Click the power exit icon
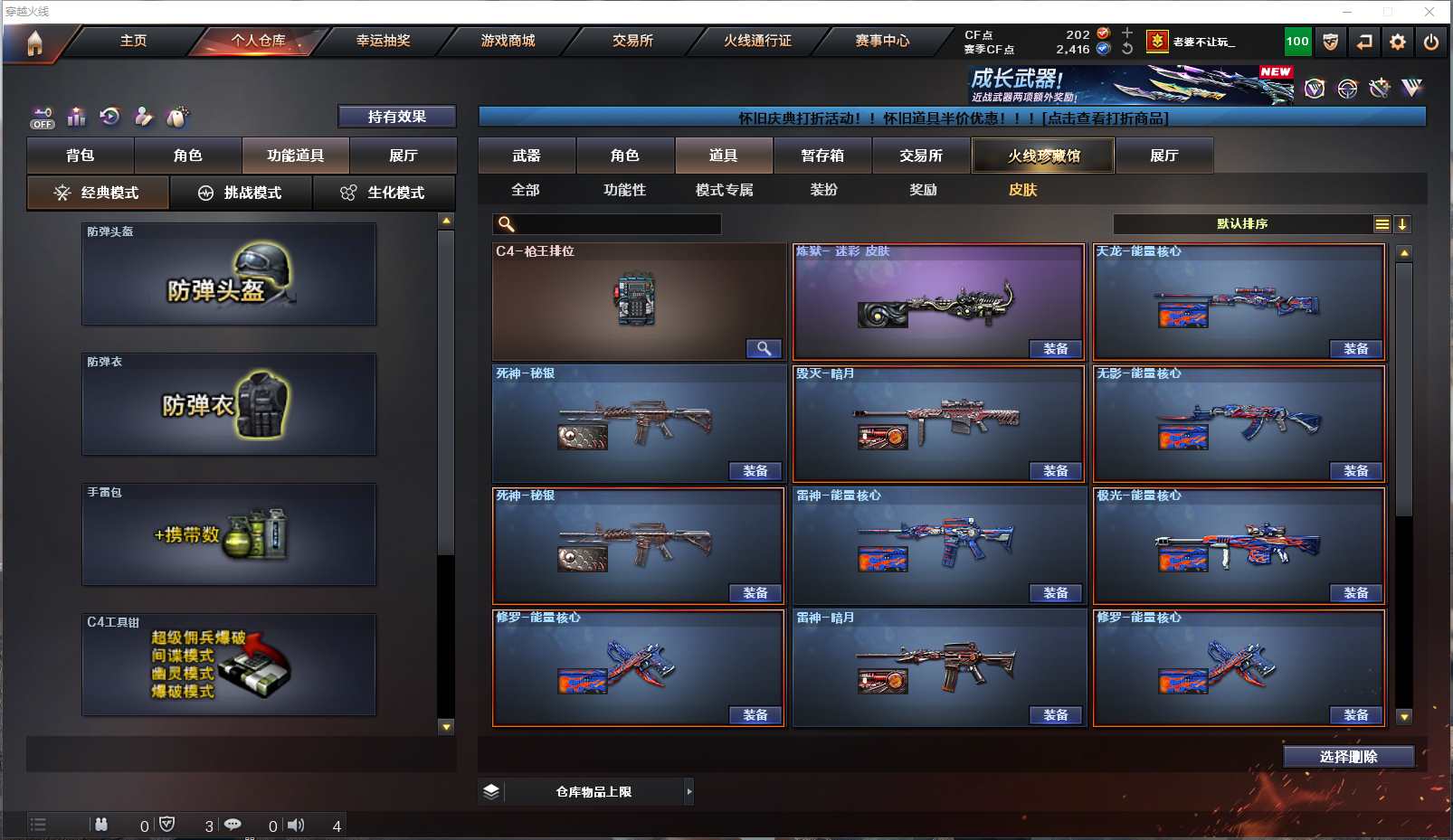The image size is (1453, 840). click(x=1430, y=42)
